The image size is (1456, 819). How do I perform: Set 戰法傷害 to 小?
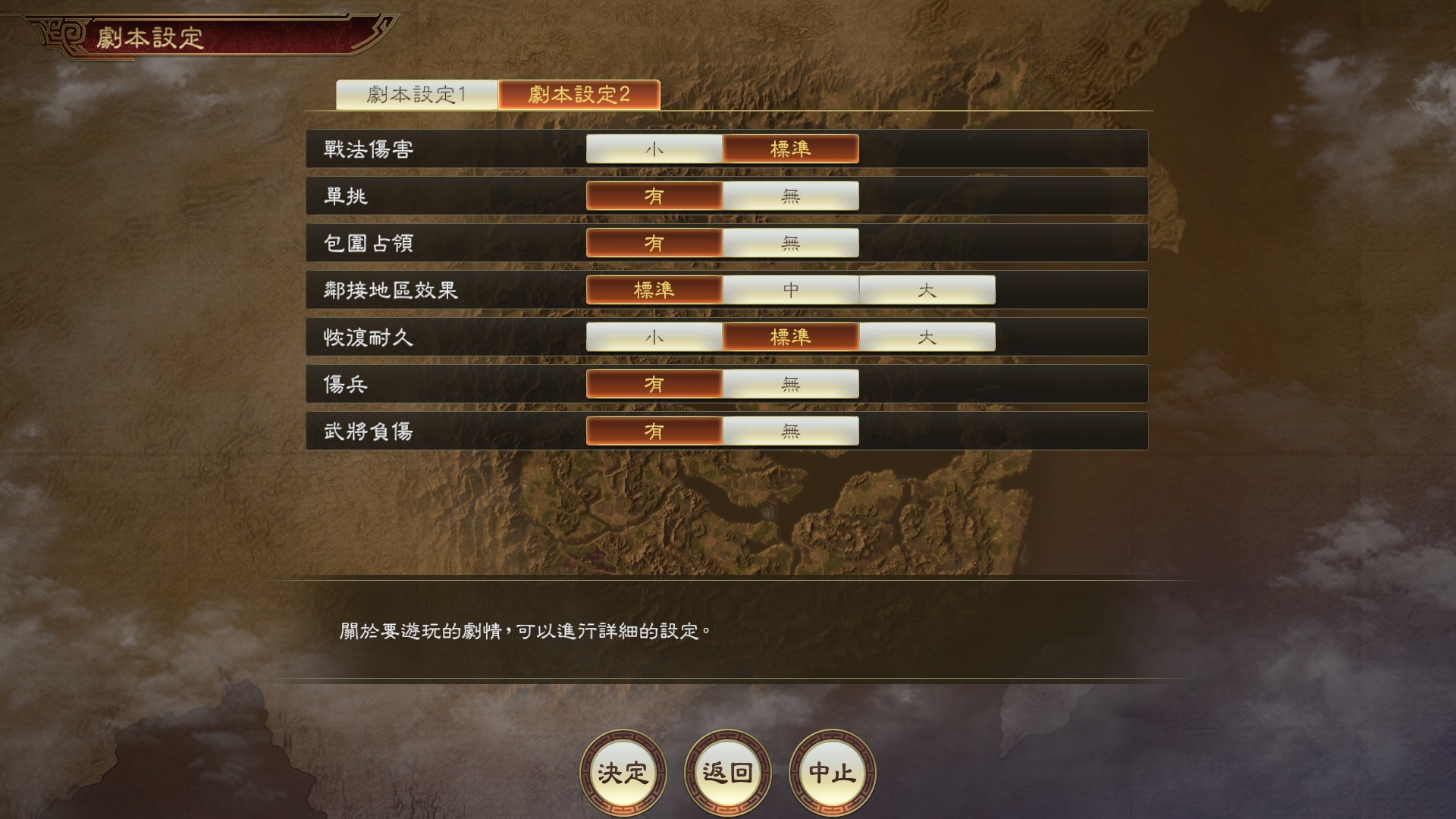point(653,149)
